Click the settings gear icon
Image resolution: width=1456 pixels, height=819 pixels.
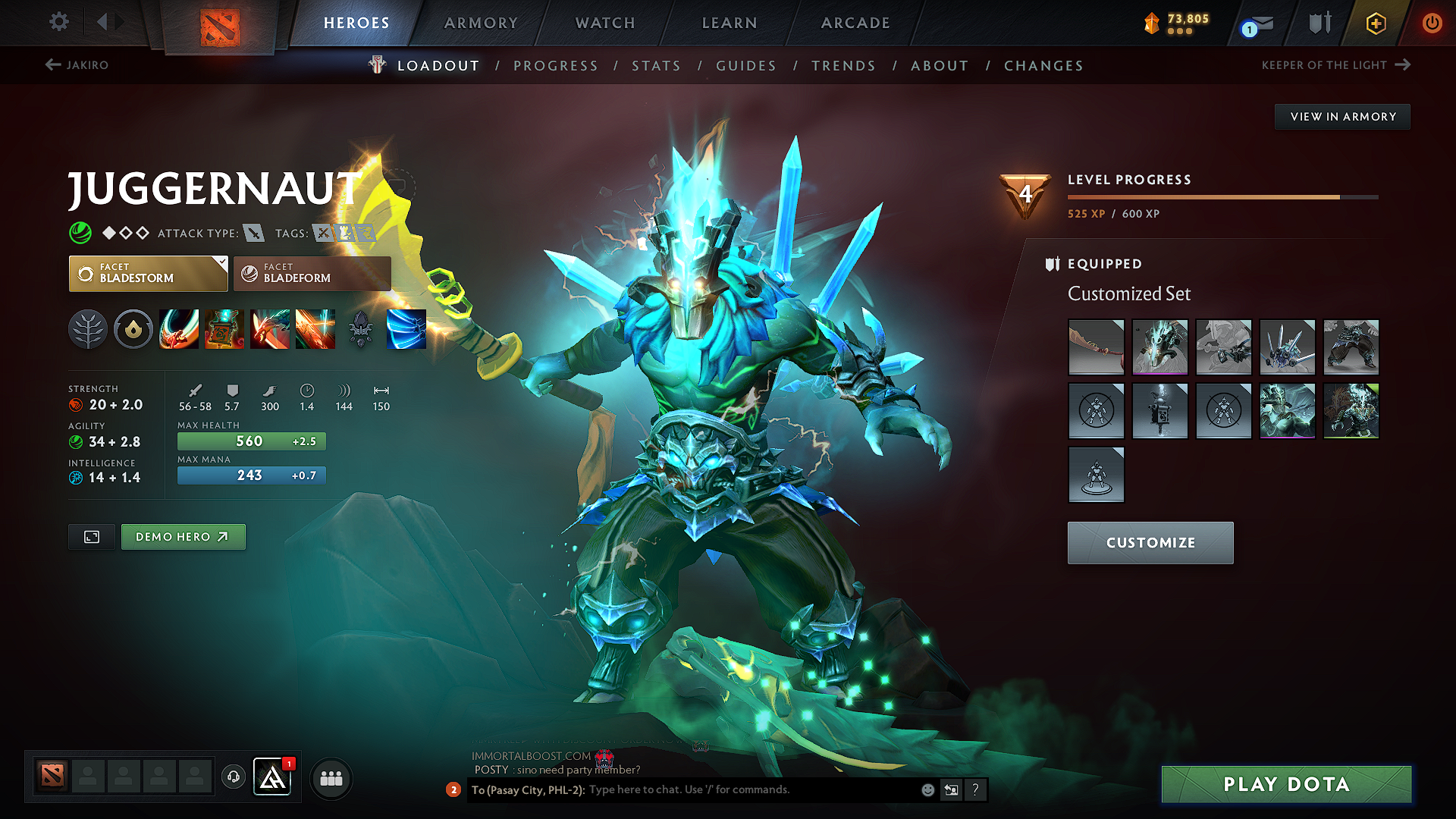pyautogui.click(x=58, y=22)
